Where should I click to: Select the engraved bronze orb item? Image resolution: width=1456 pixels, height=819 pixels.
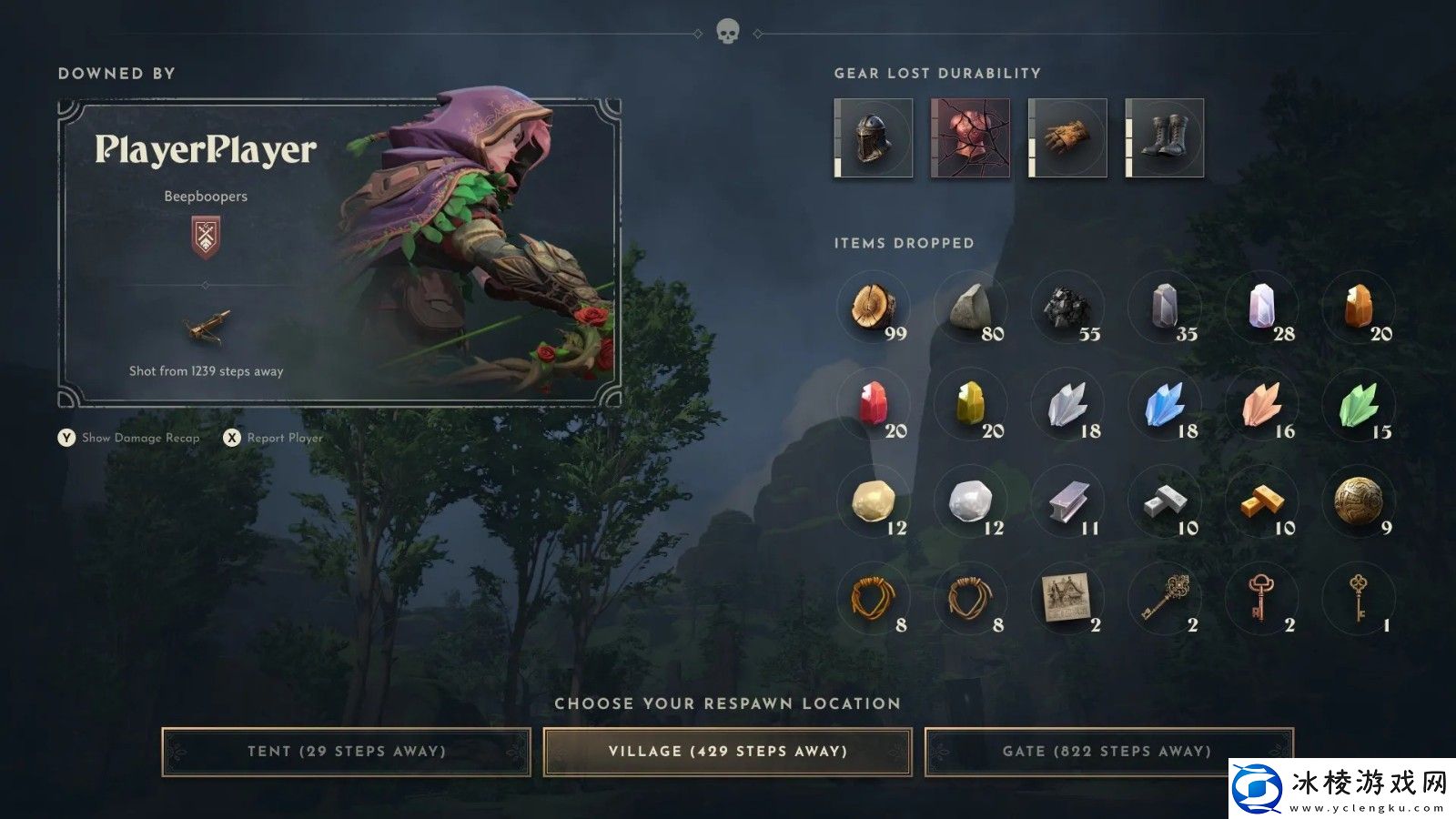(x=1360, y=500)
